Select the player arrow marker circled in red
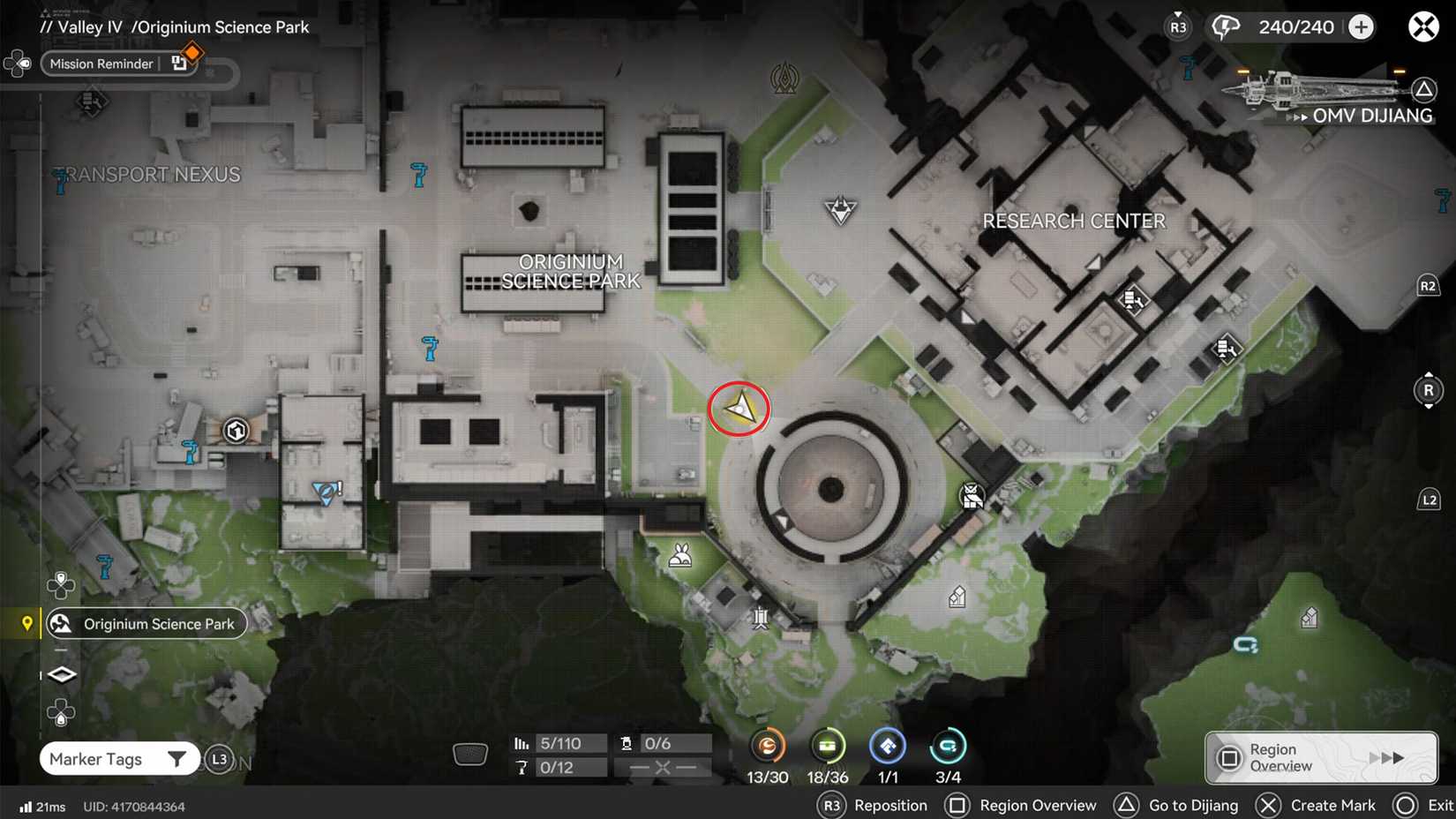 [739, 409]
